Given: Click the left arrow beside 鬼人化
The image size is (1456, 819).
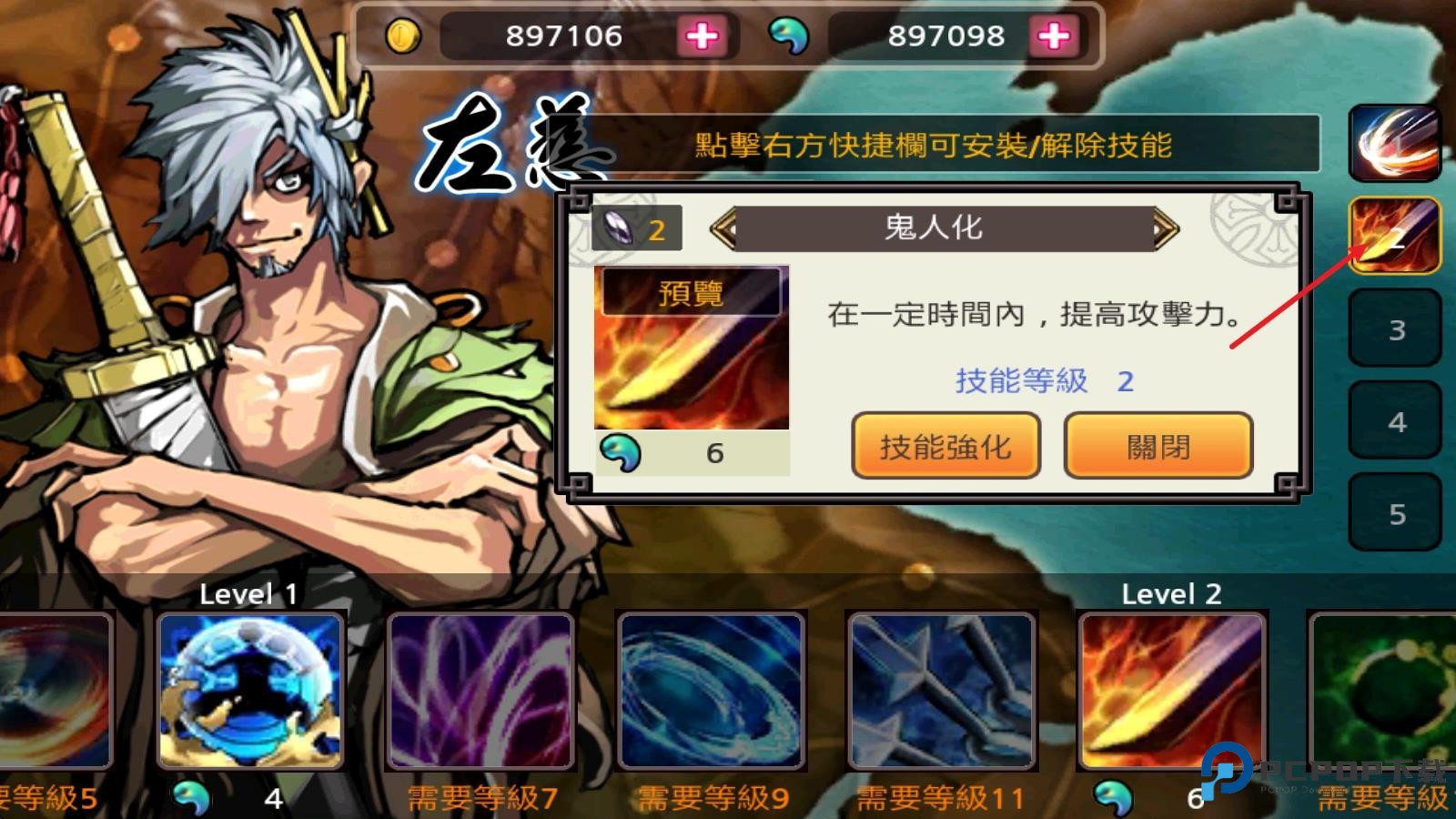Looking at the screenshot, I should pyautogui.click(x=723, y=227).
